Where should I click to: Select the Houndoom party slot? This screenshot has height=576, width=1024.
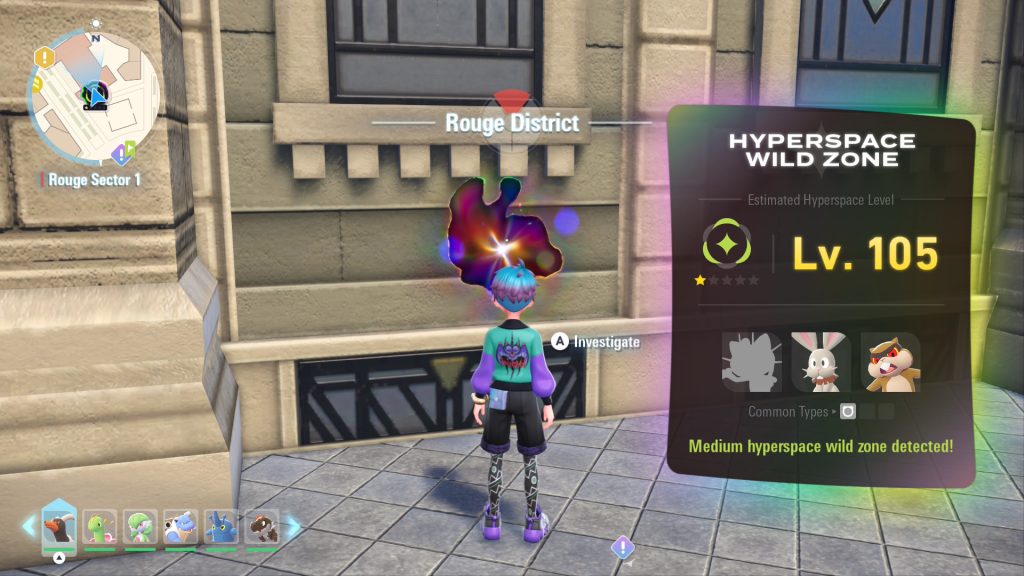(x=58, y=527)
